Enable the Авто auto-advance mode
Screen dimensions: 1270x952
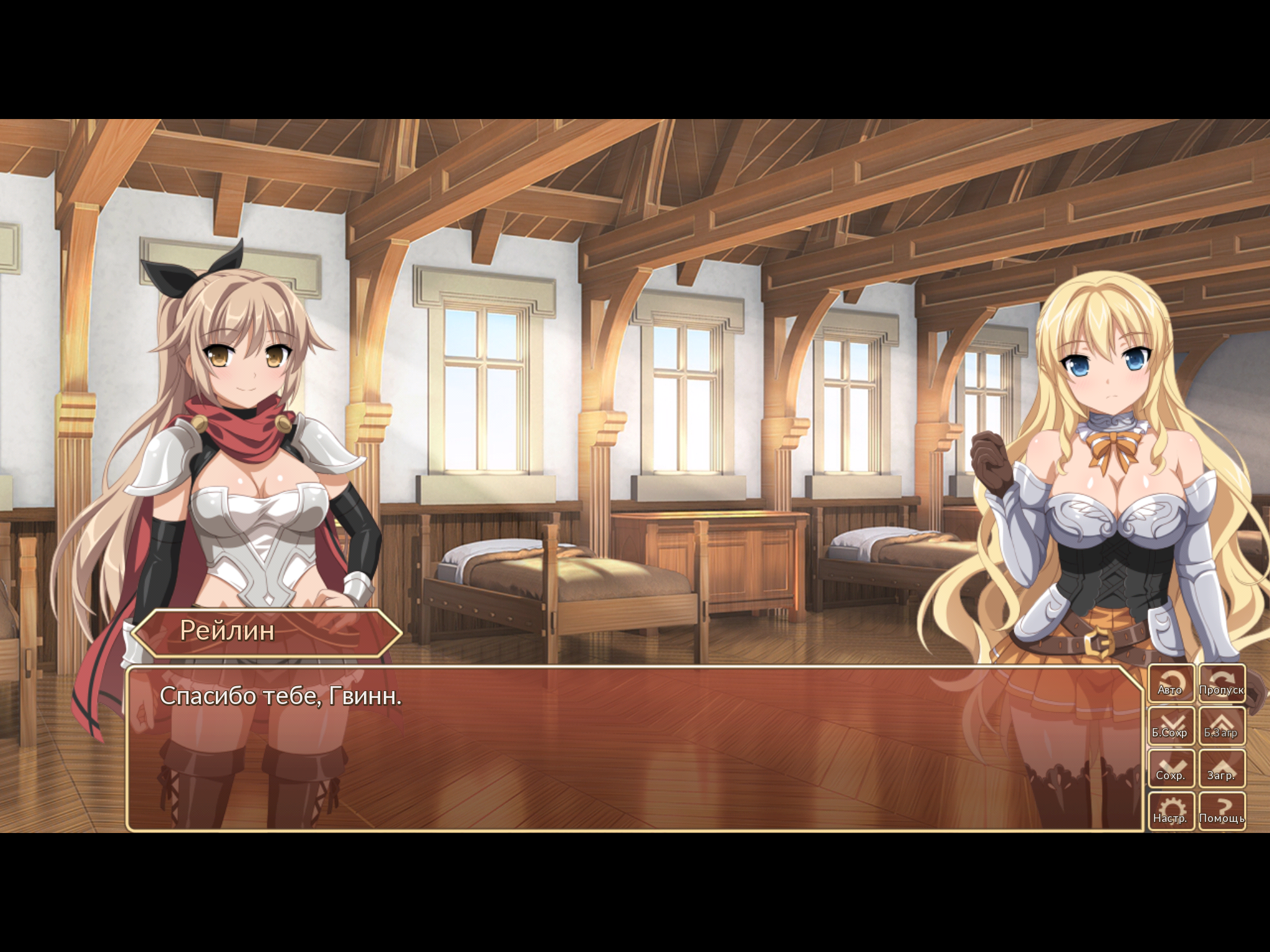tap(1171, 684)
